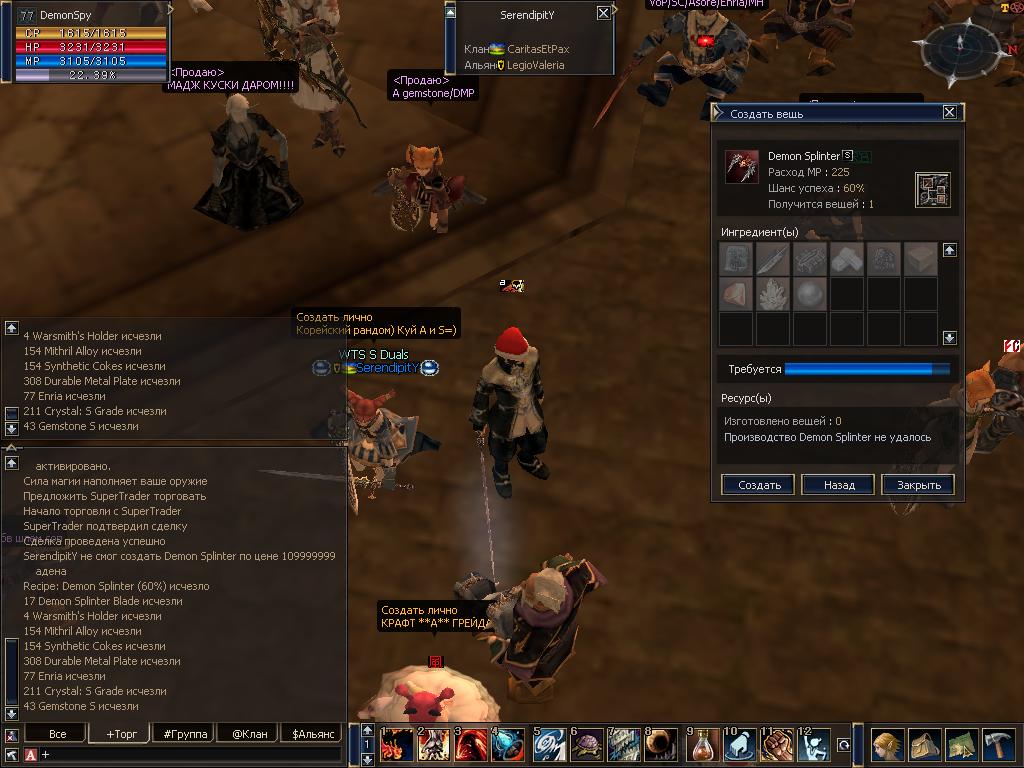The width and height of the screenshot is (1024, 768).
Task: Click the chat text input field
Action: [190, 754]
